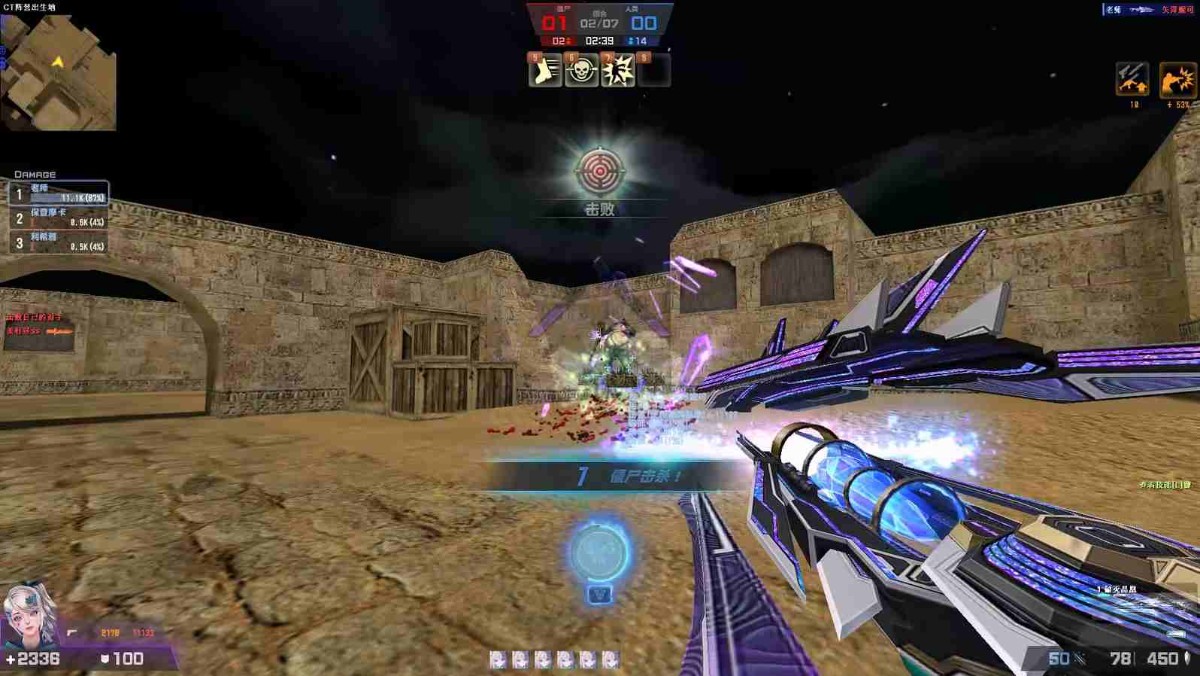Activate the skull target skill icon
1200x676 pixels.
(582, 70)
